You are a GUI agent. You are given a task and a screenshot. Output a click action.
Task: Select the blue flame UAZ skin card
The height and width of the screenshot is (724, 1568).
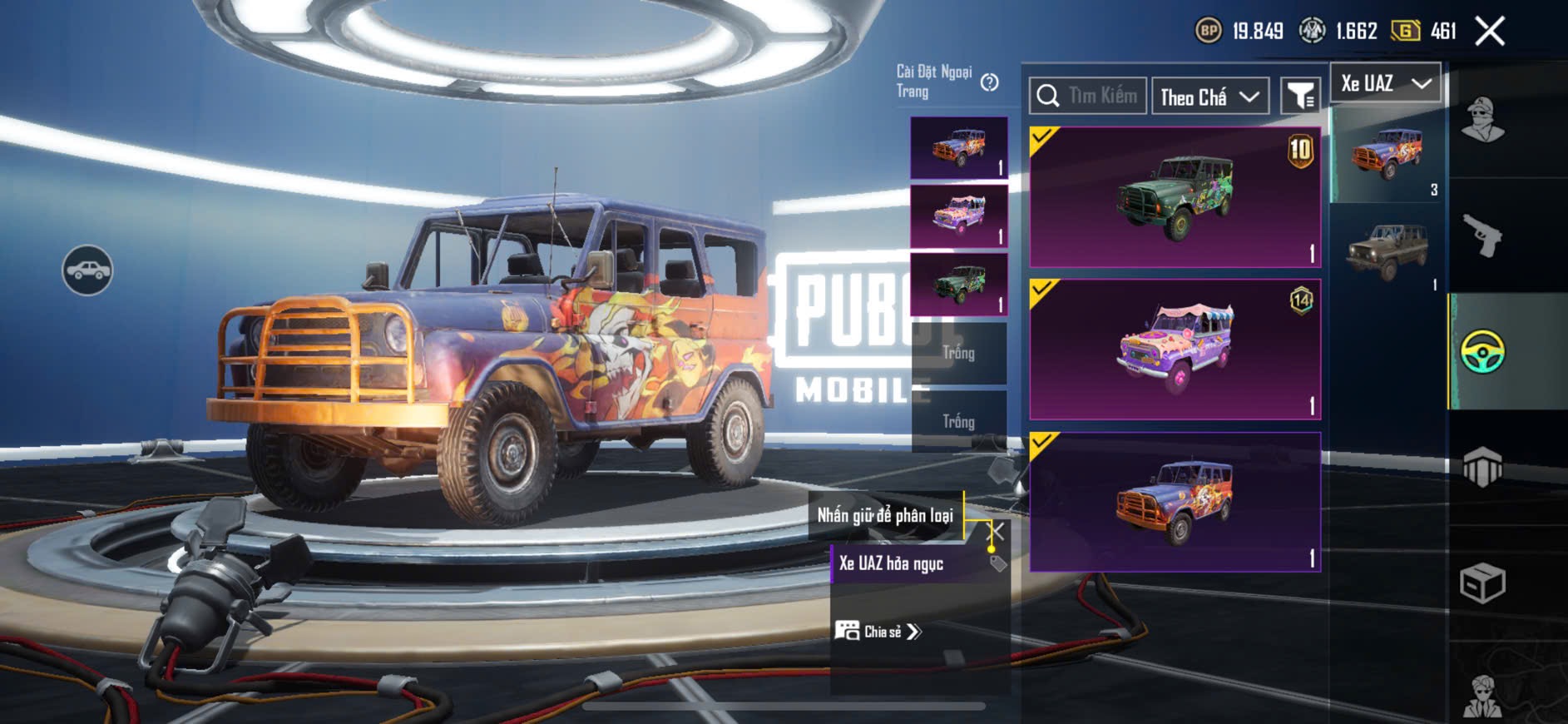1175,502
